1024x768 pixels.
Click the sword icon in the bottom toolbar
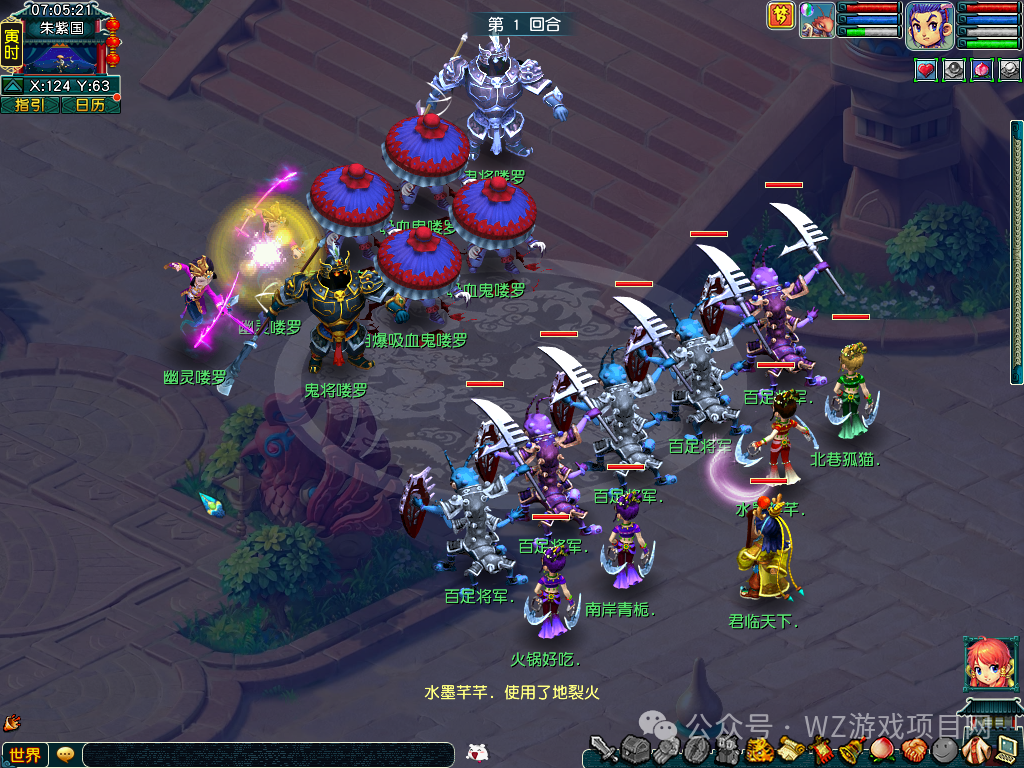pyautogui.click(x=603, y=750)
